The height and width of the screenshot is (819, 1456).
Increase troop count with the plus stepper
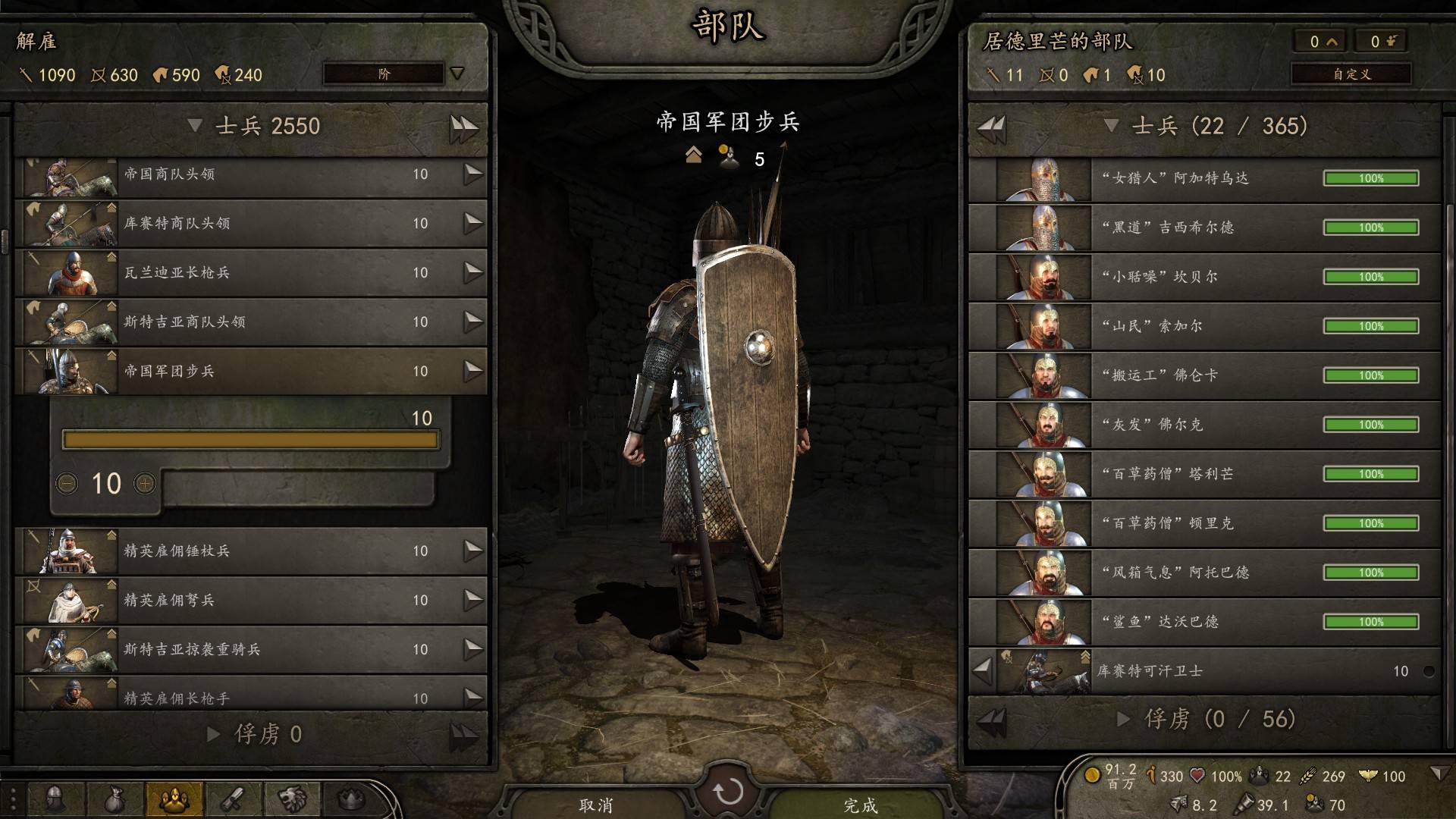click(145, 483)
